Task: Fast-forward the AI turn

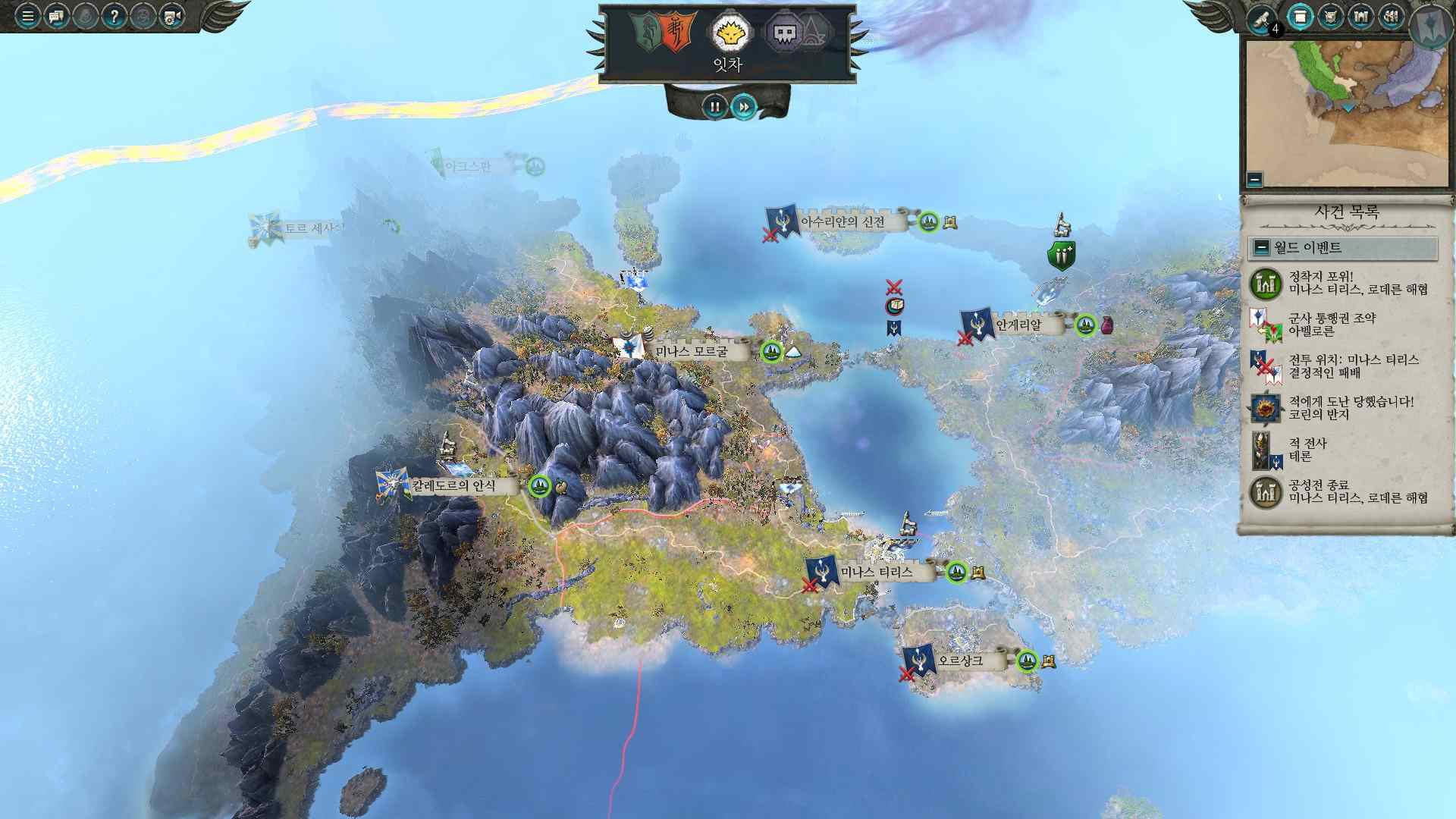Action: coord(744,107)
